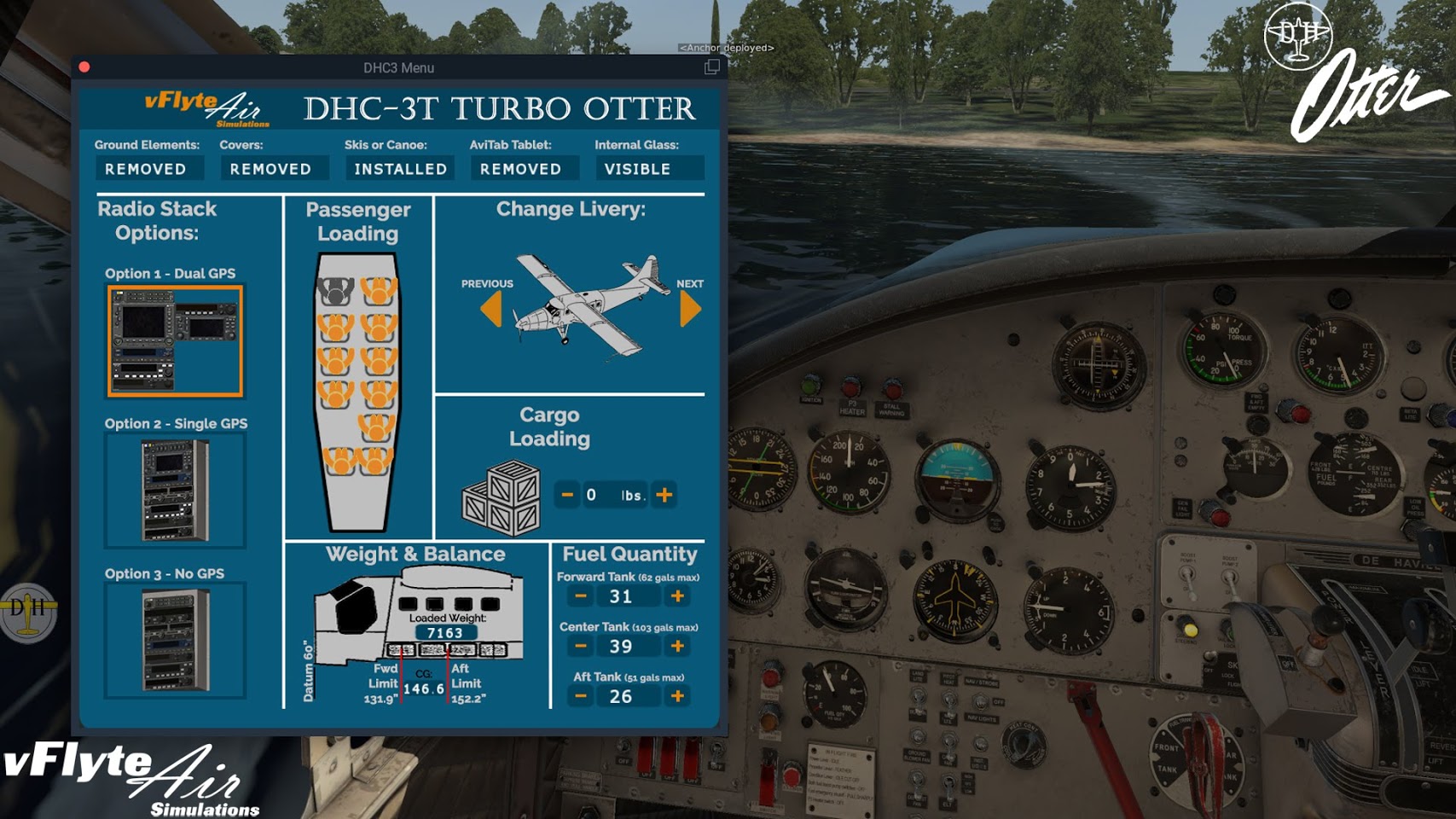Toggle AviTab Tablet REMOVED button

click(x=520, y=169)
